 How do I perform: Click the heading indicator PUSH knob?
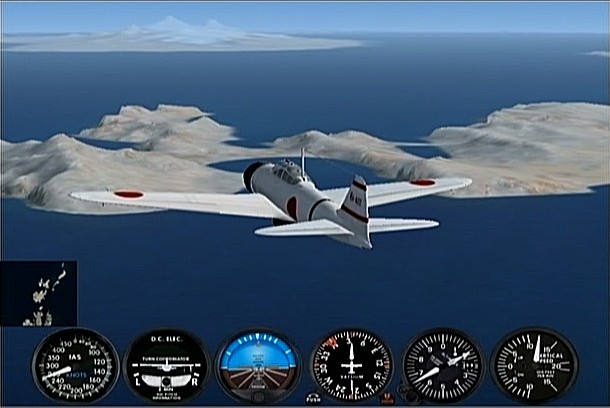[314, 397]
